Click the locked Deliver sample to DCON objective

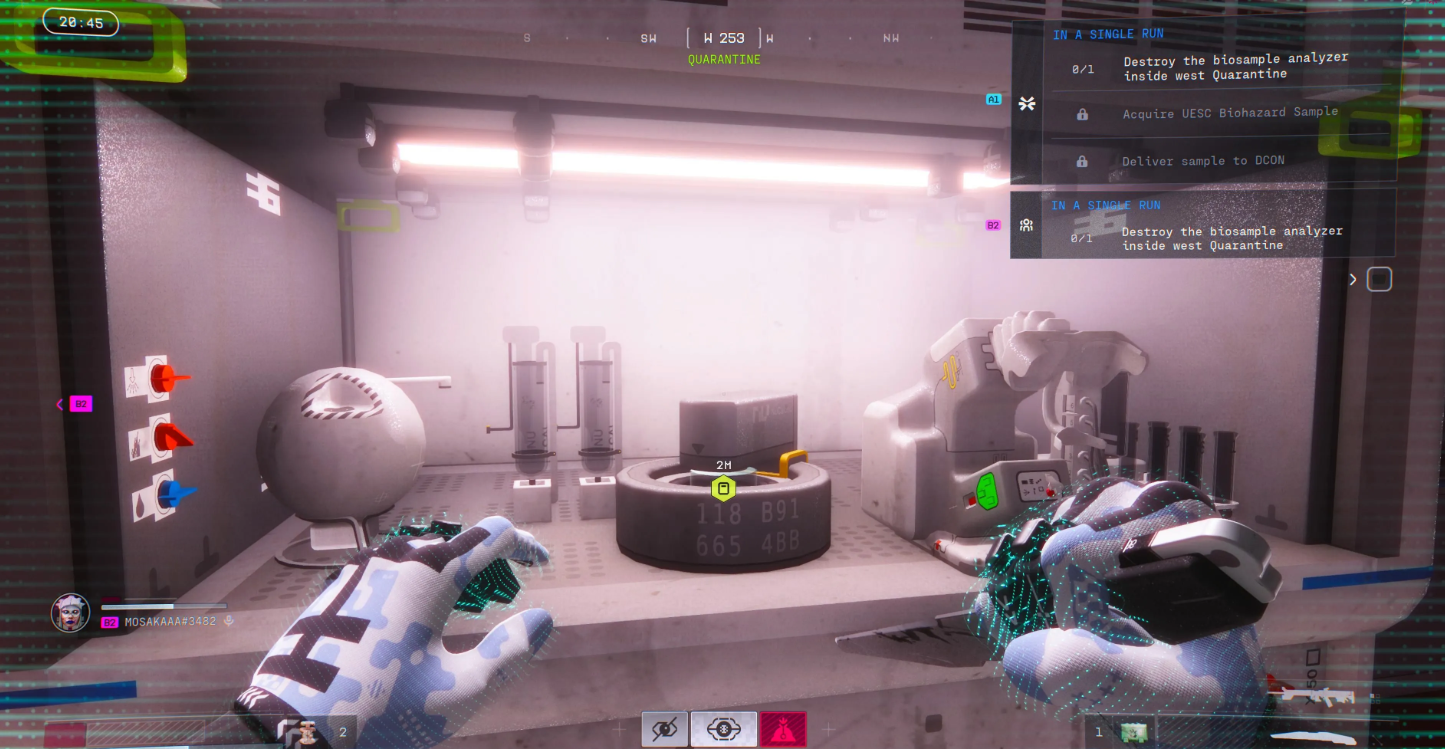1202,160
